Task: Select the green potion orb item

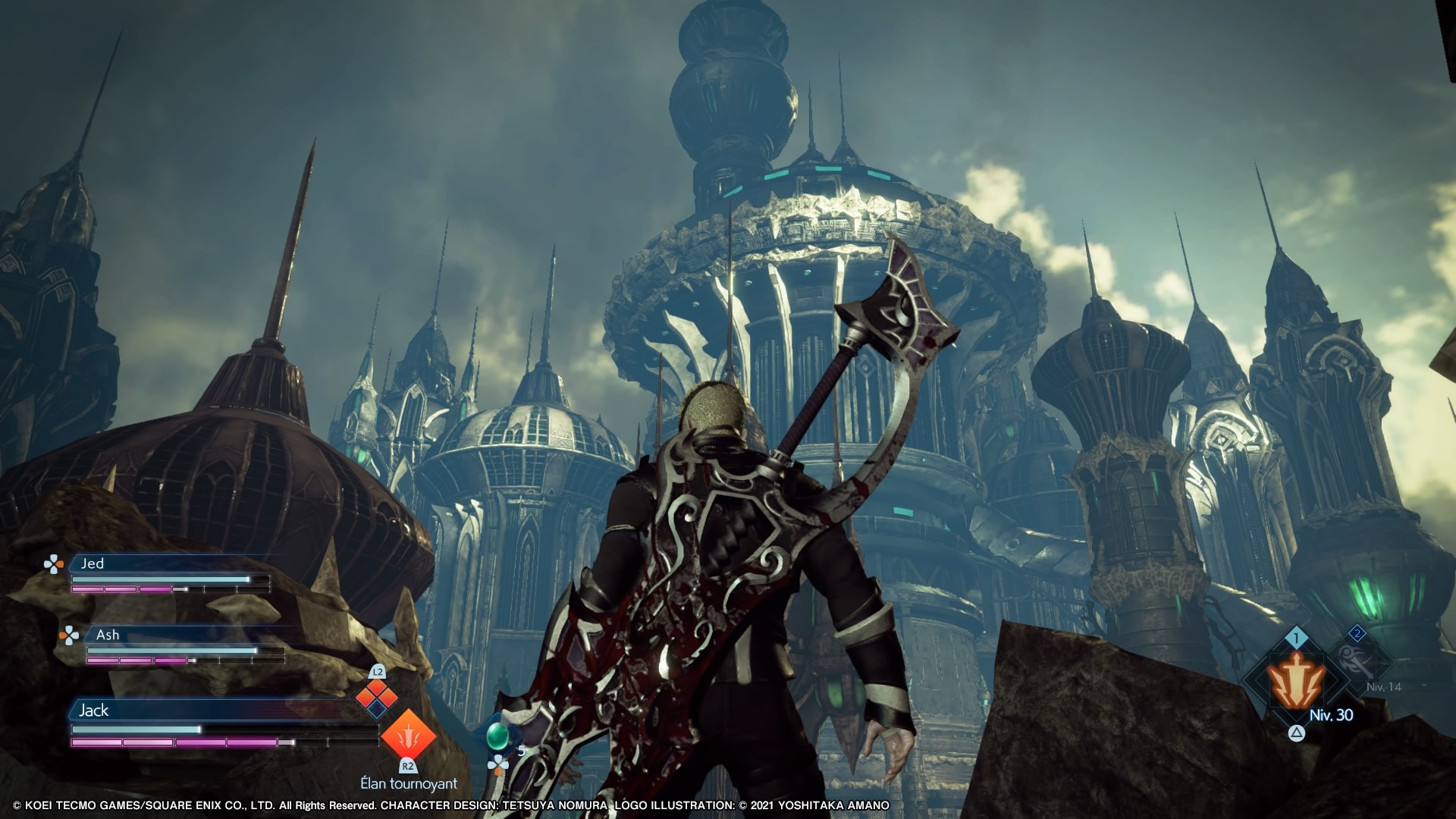Action: pyautogui.click(x=497, y=734)
